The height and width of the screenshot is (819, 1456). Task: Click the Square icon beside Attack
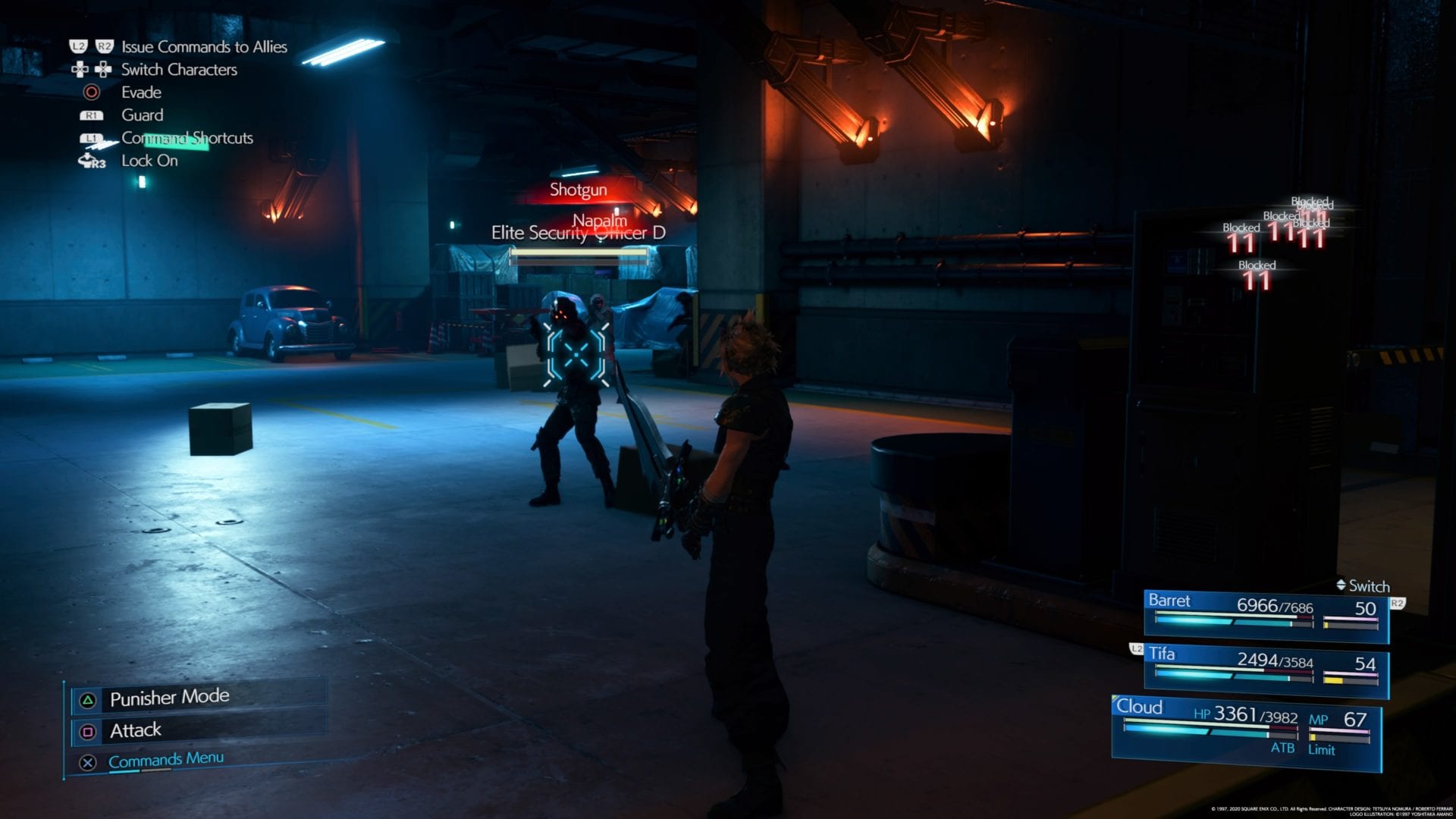click(x=89, y=730)
